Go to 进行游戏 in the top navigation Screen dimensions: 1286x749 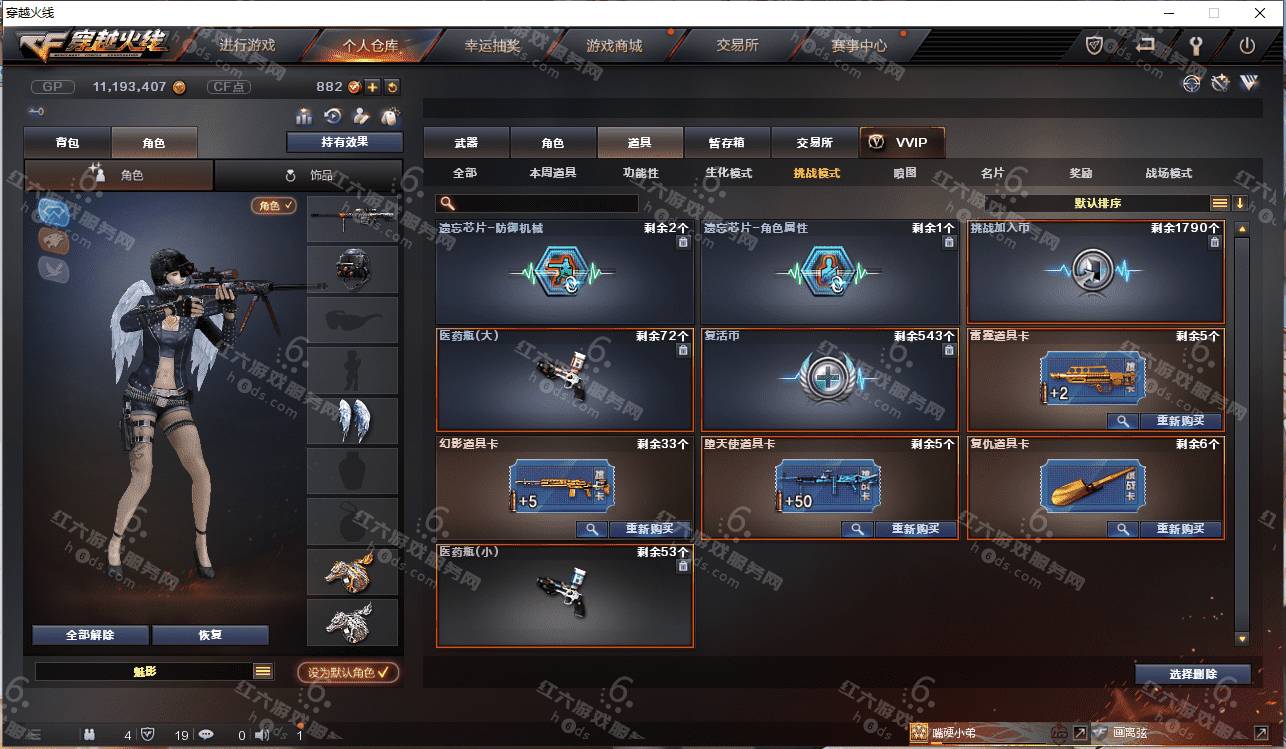coord(247,45)
